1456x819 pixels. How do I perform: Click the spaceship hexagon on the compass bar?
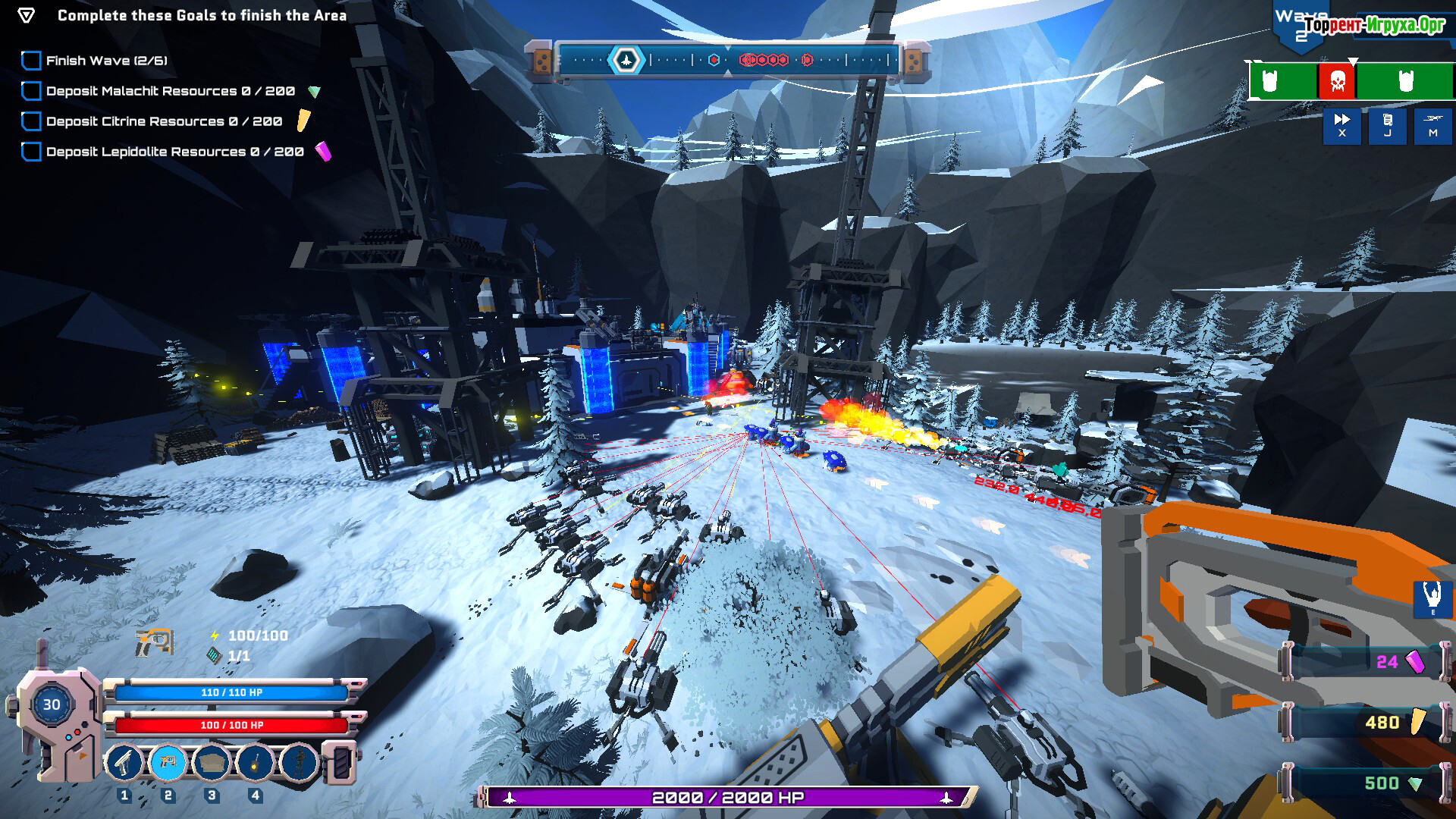click(626, 60)
